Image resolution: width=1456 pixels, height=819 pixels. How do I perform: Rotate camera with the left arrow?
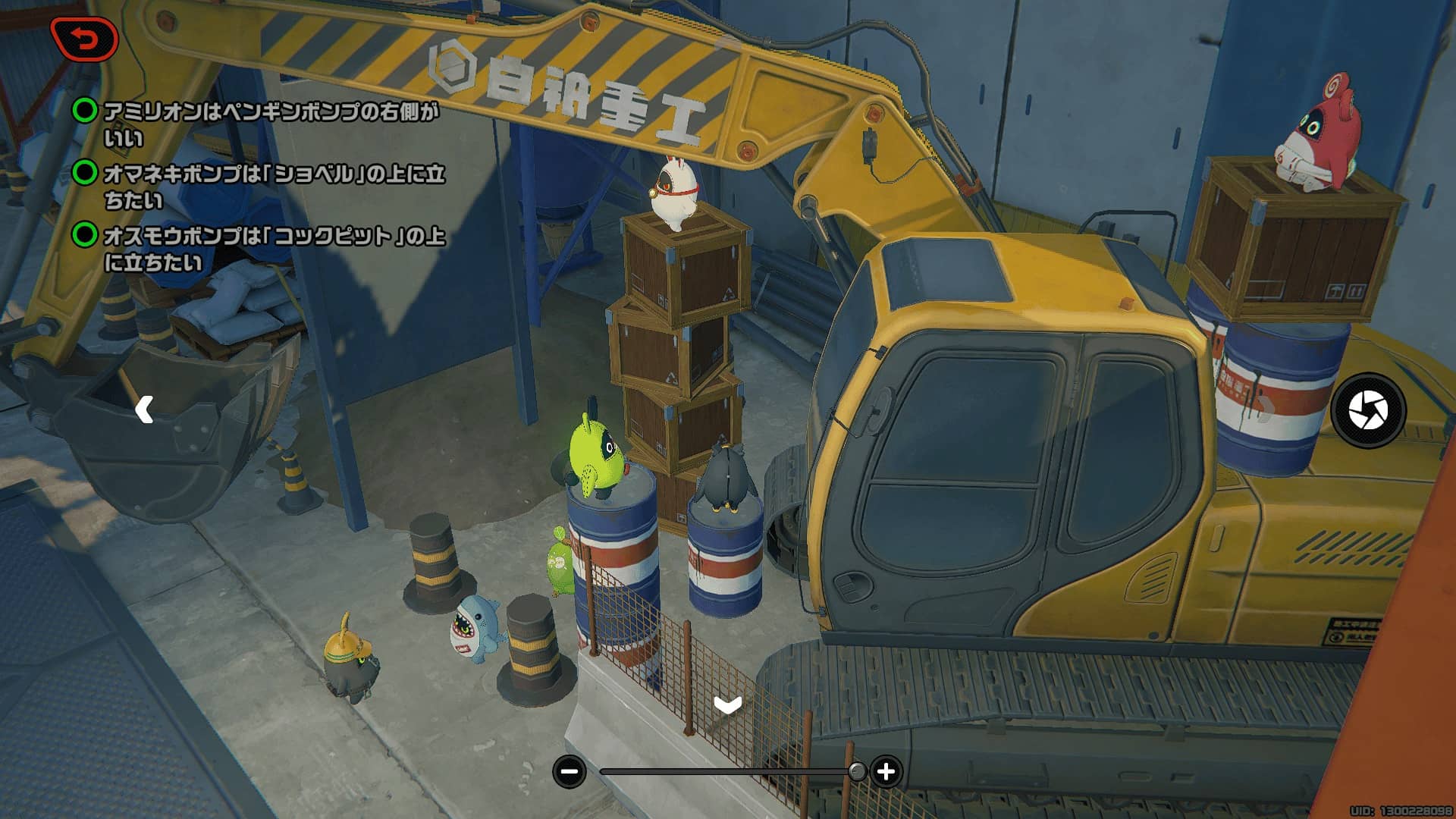click(144, 409)
